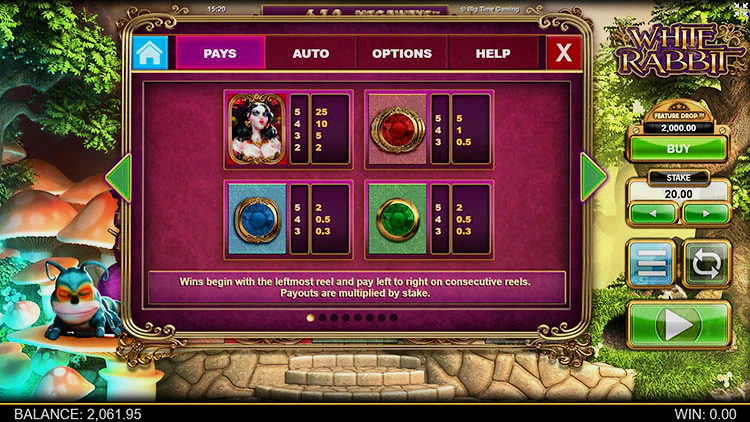Go to the home screen icon
The width and height of the screenshot is (750, 422).
pyautogui.click(x=150, y=53)
